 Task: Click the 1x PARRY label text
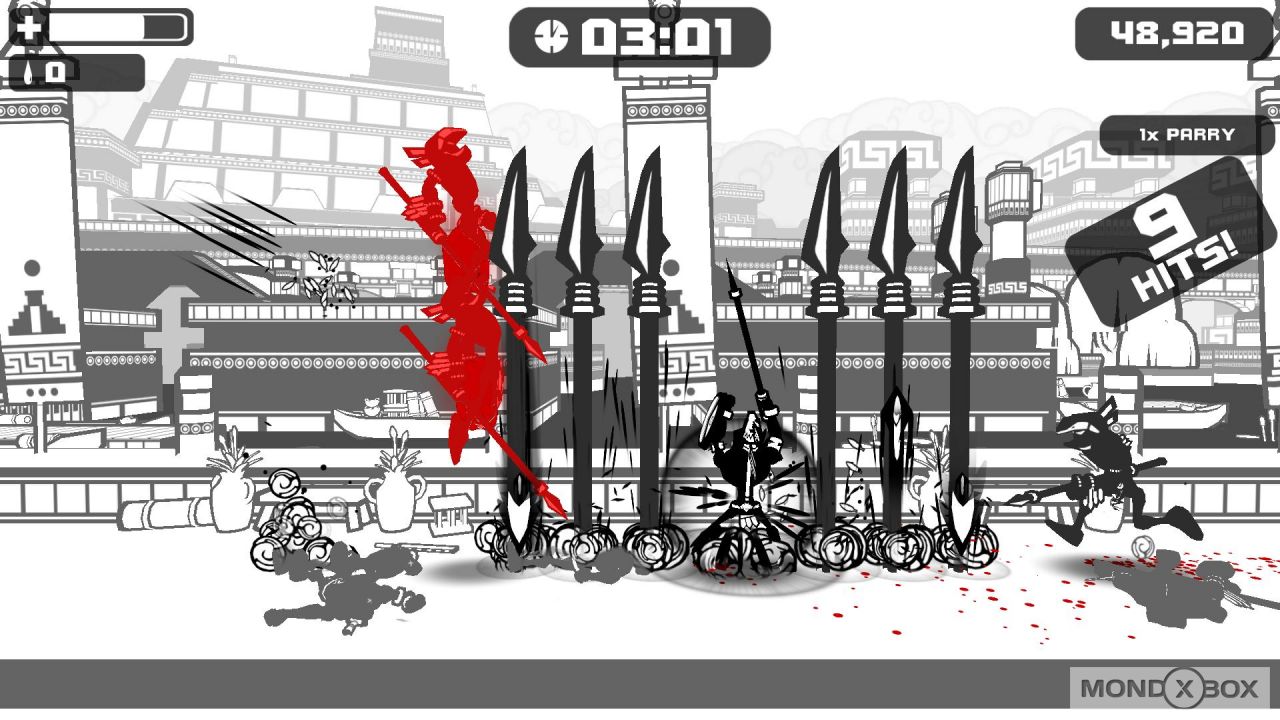[x=1190, y=131]
